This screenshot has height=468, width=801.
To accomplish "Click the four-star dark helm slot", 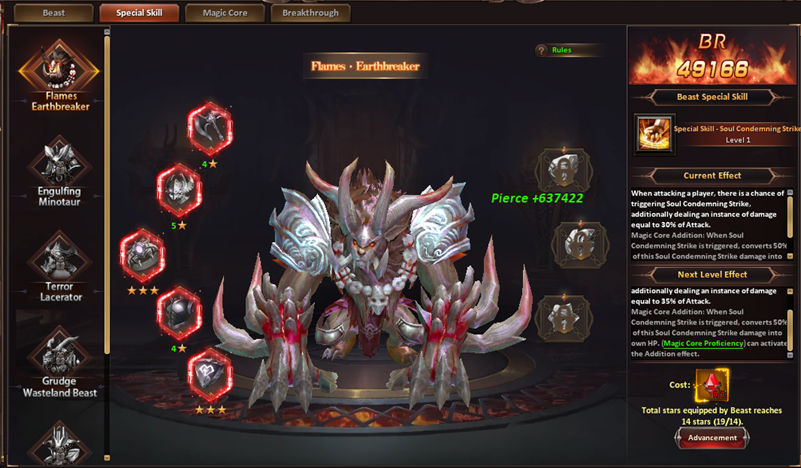I will pyautogui.click(x=180, y=312).
